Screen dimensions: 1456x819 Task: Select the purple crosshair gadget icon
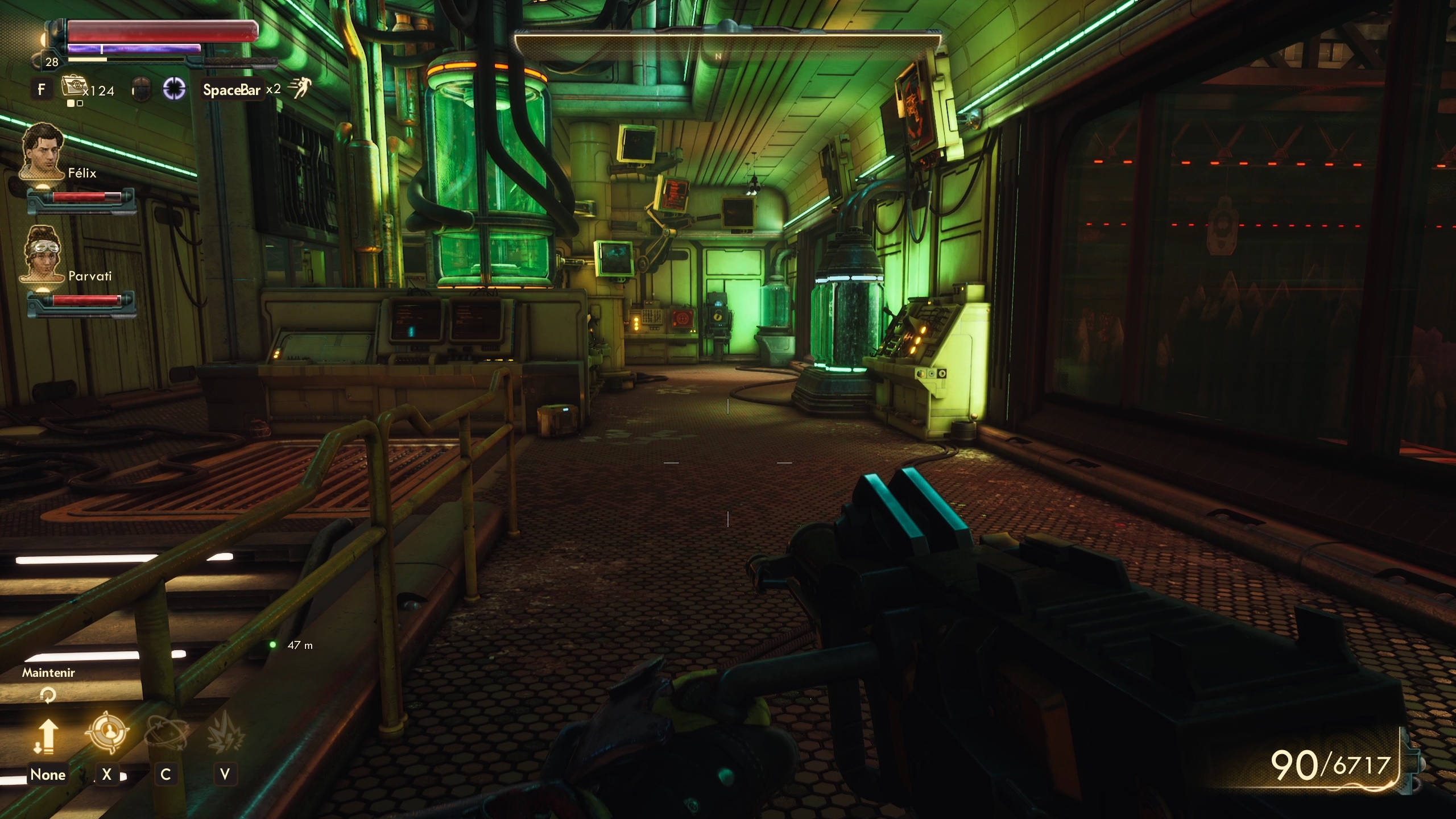coord(174,89)
